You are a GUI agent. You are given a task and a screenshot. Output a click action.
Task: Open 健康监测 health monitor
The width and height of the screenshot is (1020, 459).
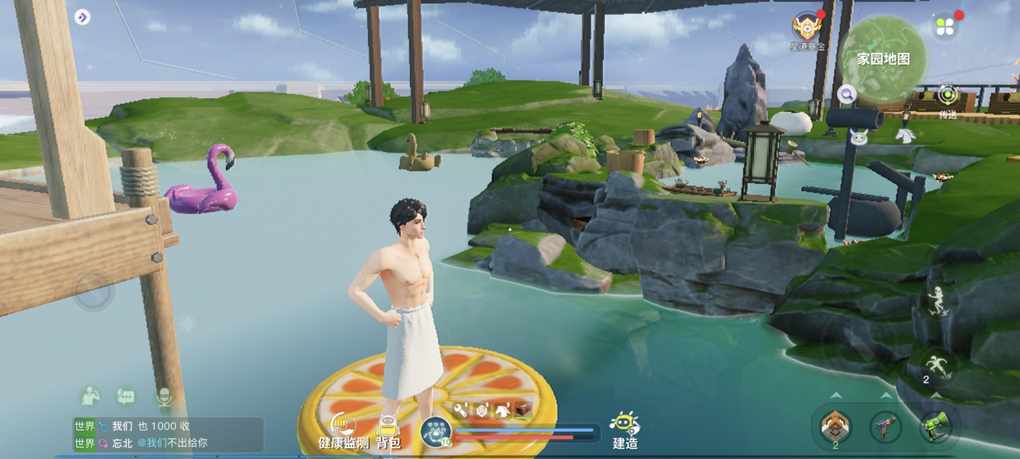(343, 430)
